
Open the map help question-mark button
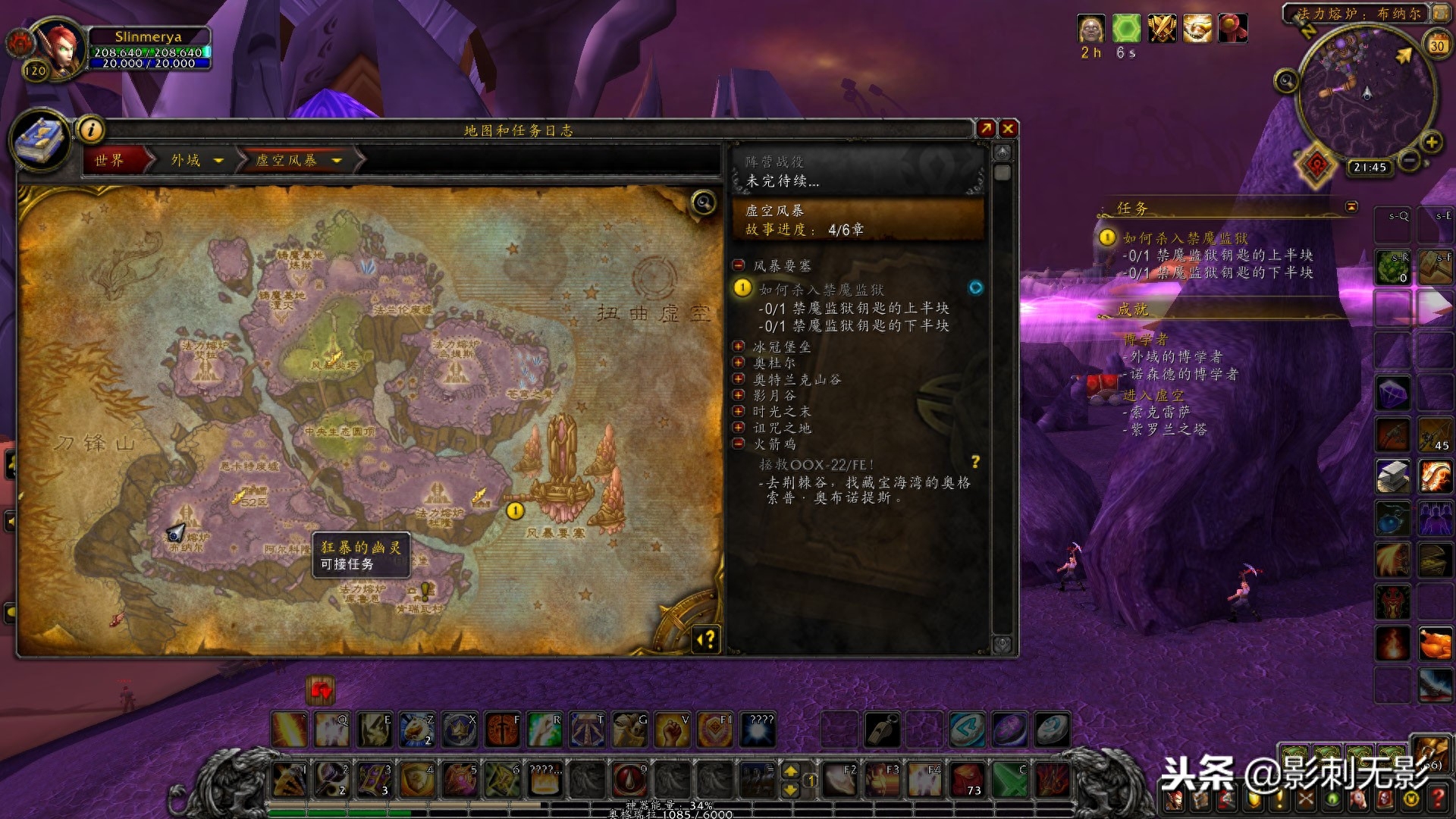706,640
